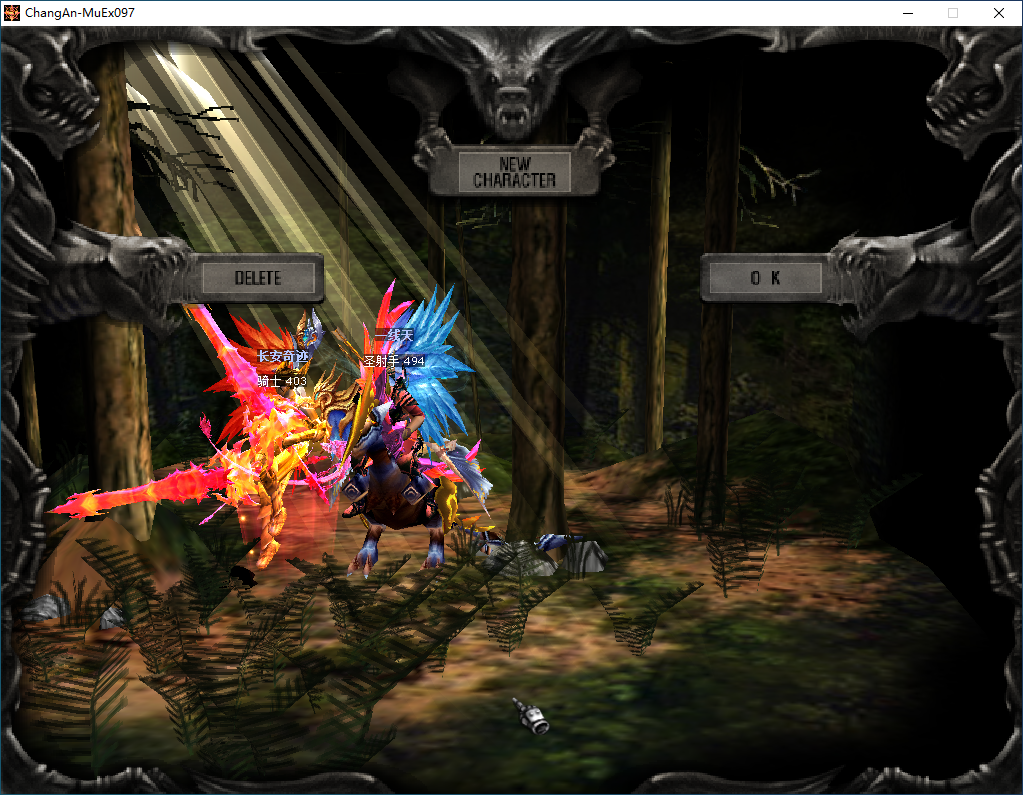Image resolution: width=1023 pixels, height=795 pixels.
Task: Confirm with the OK button
Action: pos(765,278)
